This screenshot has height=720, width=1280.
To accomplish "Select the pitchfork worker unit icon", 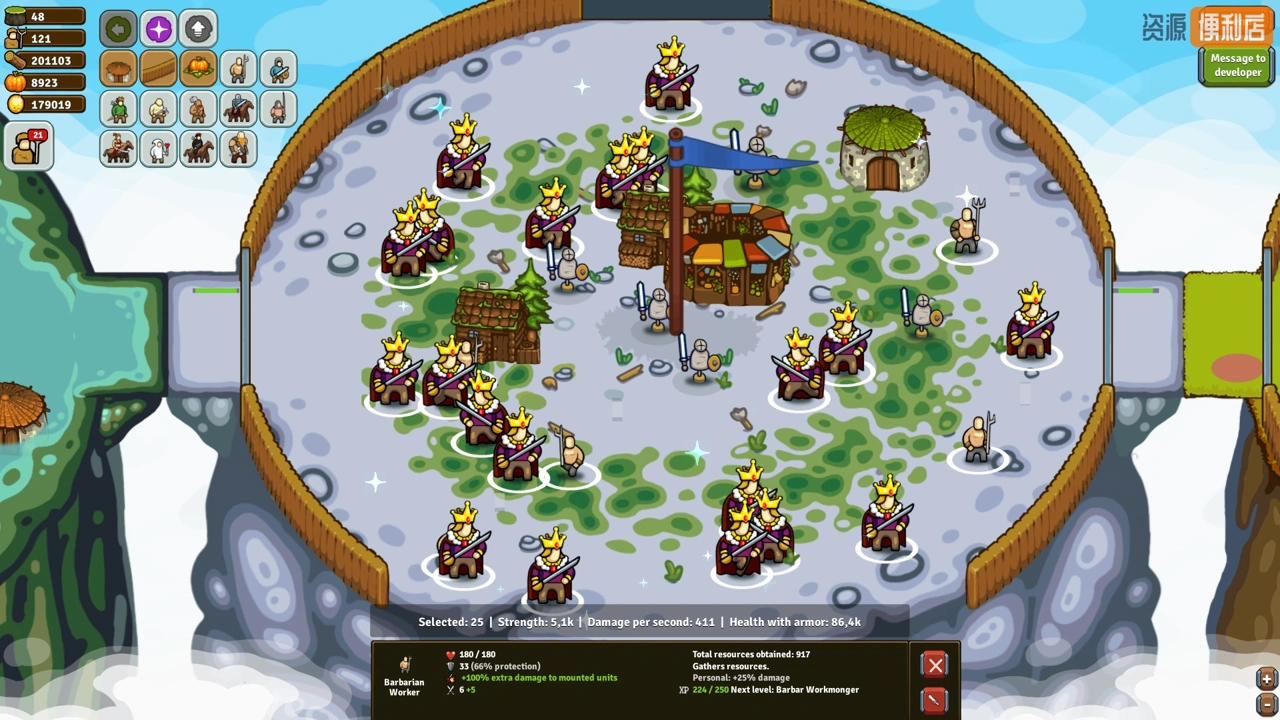I will pos(238,69).
